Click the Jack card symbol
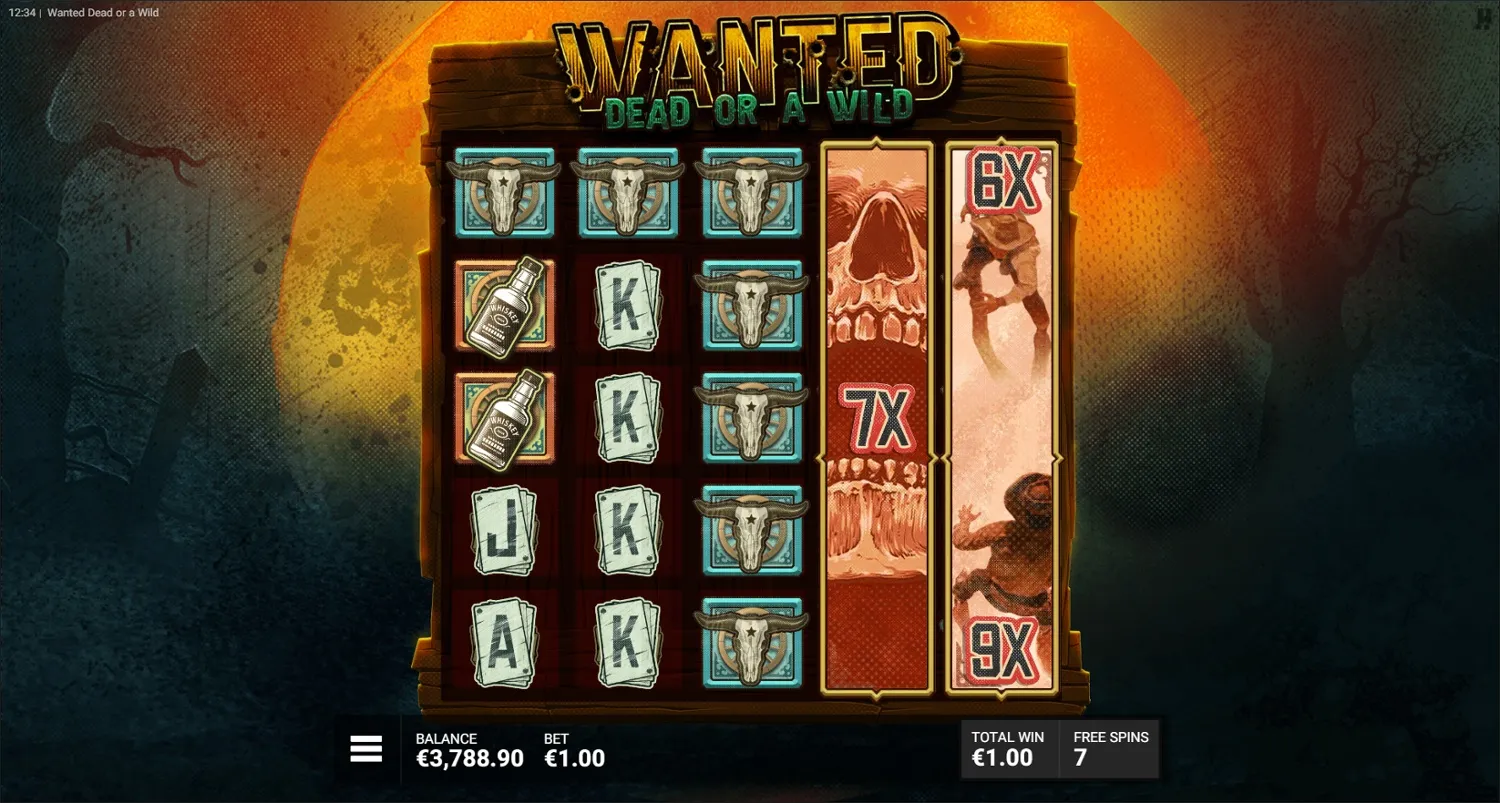The image size is (1500, 803). tap(504, 533)
